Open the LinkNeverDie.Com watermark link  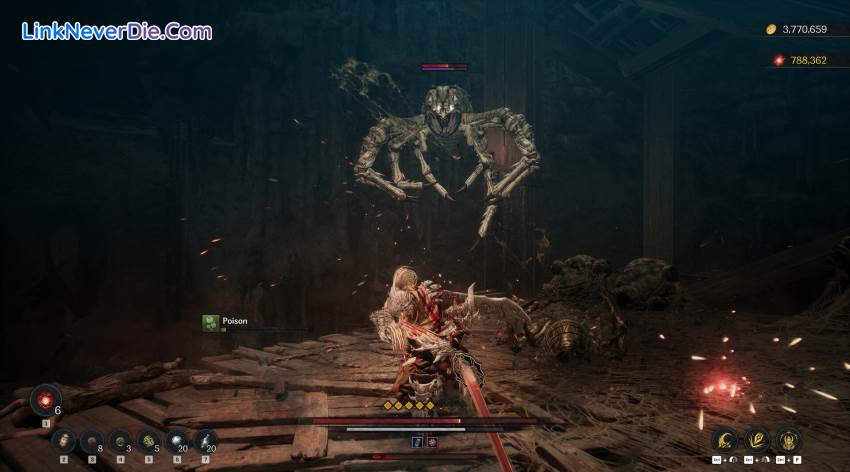tap(116, 32)
